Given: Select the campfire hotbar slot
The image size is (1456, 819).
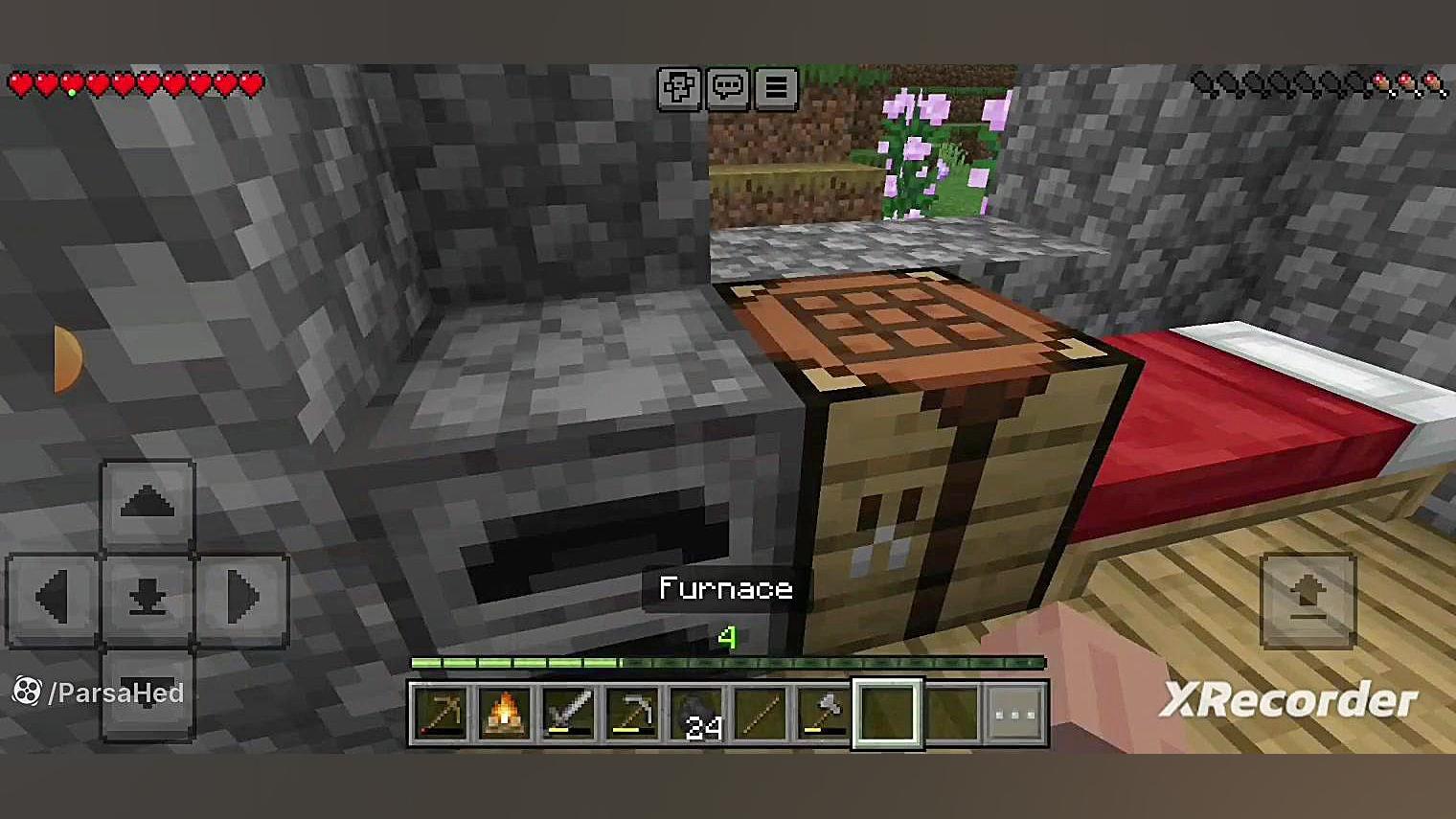Looking at the screenshot, I should tap(505, 713).
